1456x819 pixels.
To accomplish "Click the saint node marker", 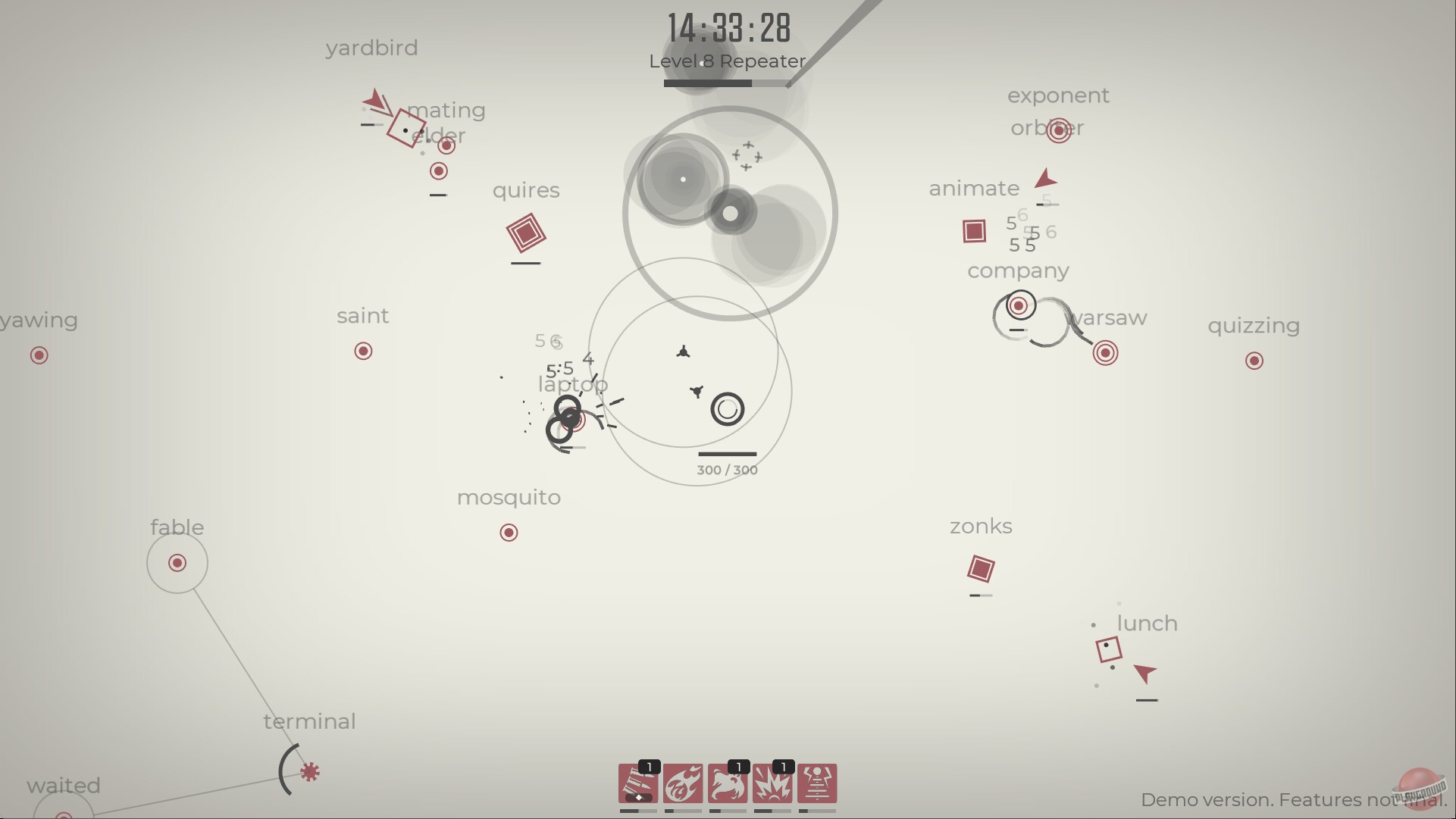I will pos(362,351).
